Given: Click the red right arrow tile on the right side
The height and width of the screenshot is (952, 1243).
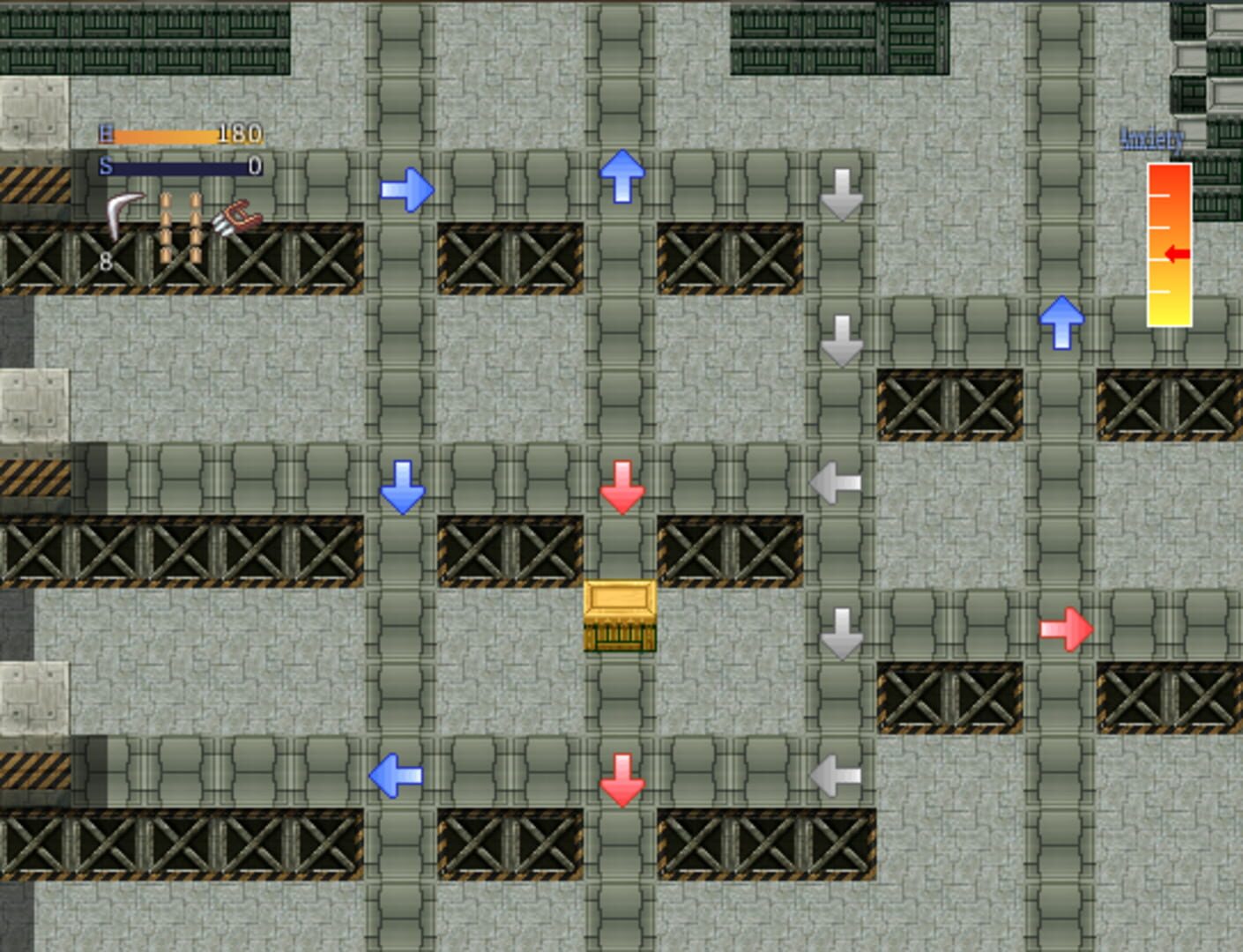Looking at the screenshot, I should pos(1067,628).
